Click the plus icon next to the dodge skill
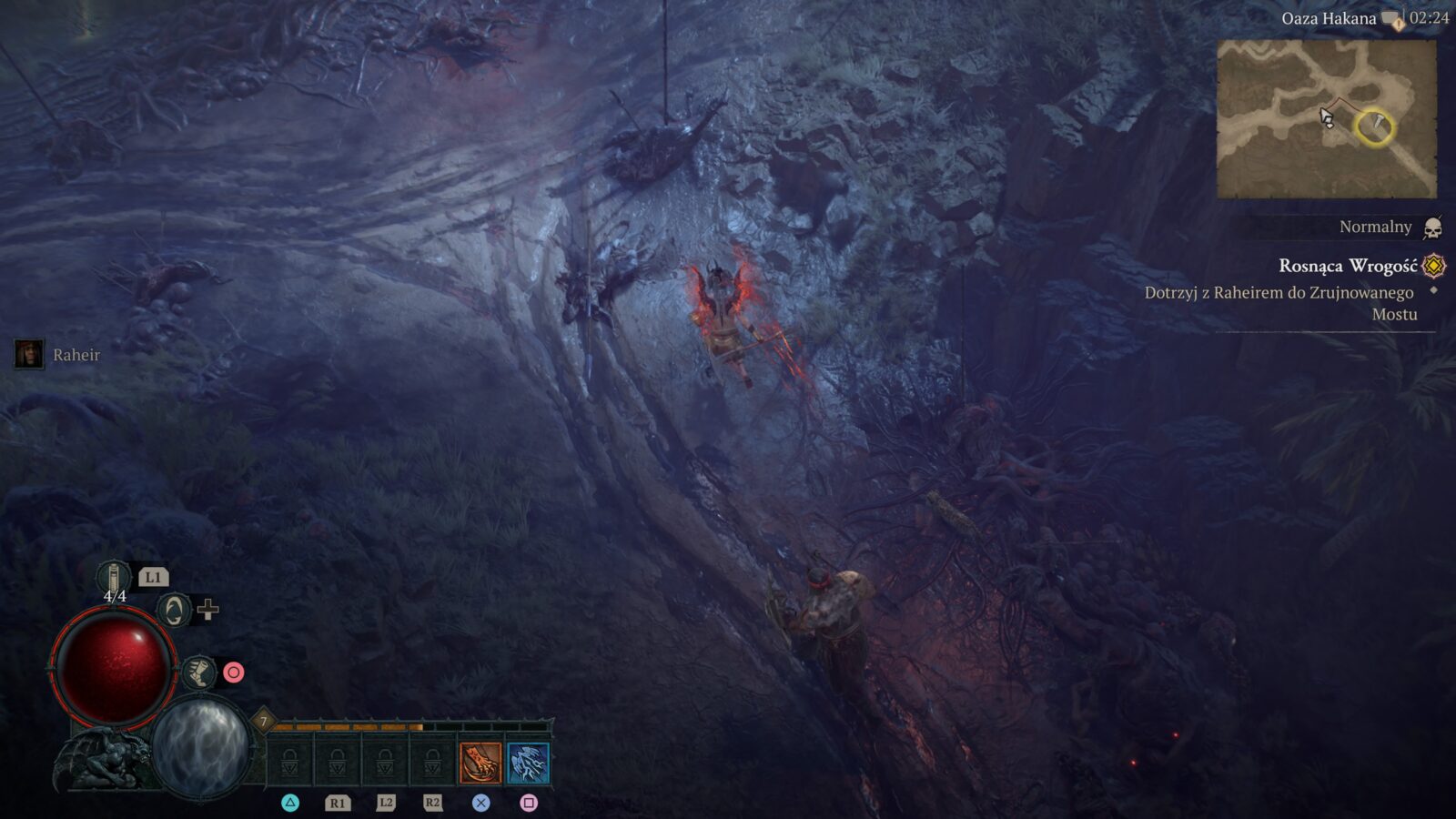The width and height of the screenshot is (1456, 819). tap(208, 611)
